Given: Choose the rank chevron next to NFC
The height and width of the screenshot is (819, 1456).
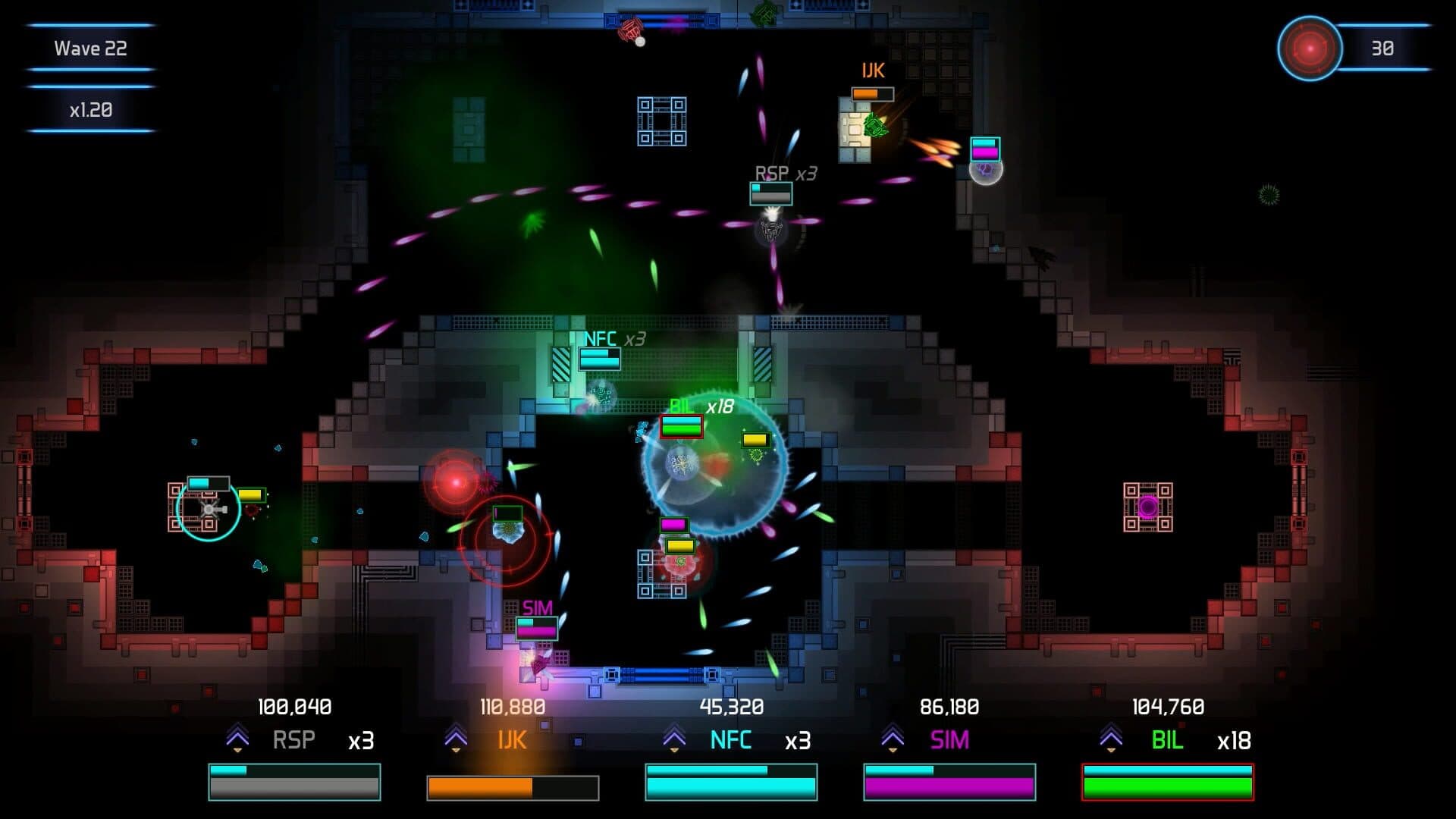Looking at the screenshot, I should click(x=674, y=738).
